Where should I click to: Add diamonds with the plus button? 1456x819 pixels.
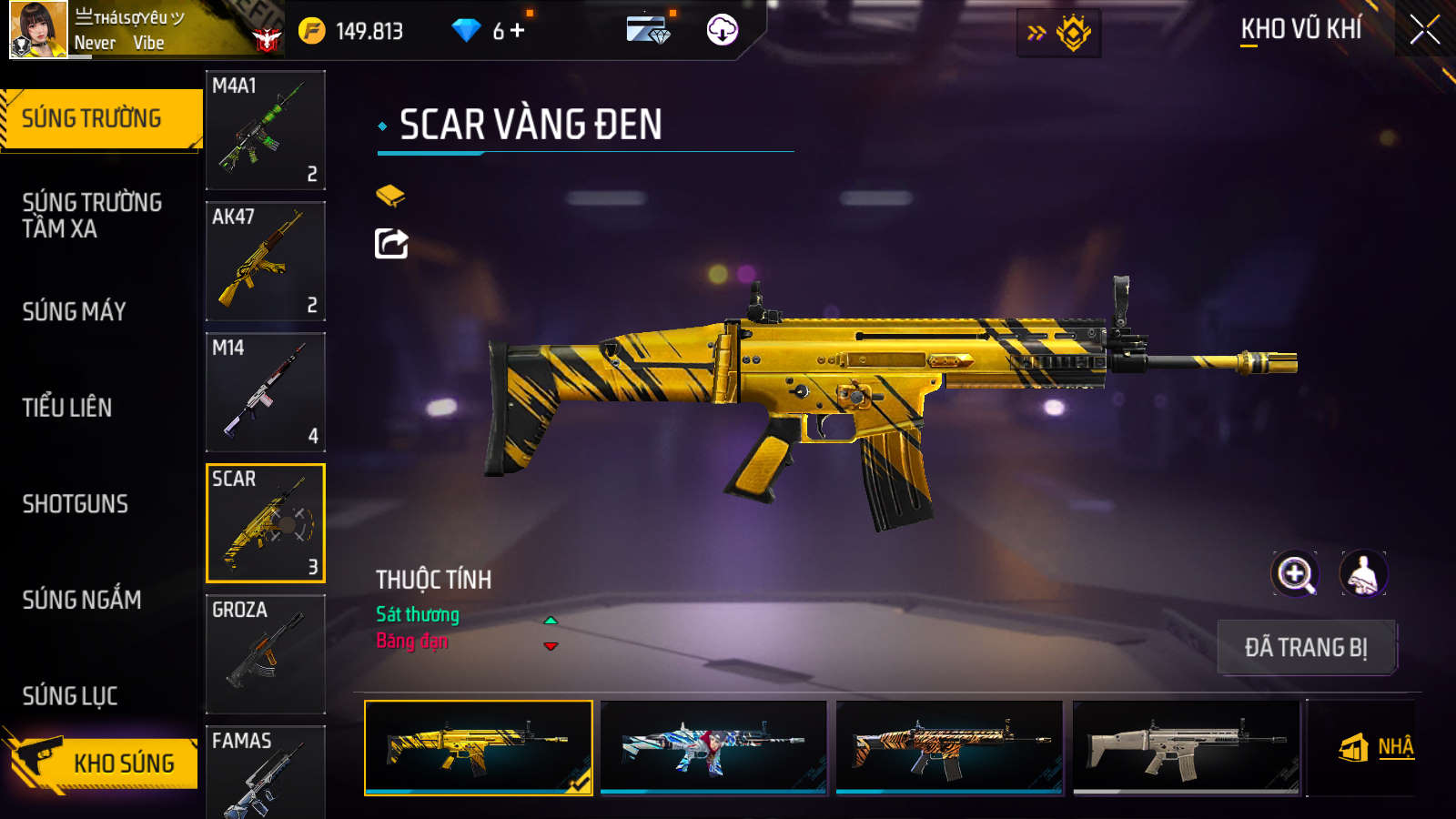(518, 31)
